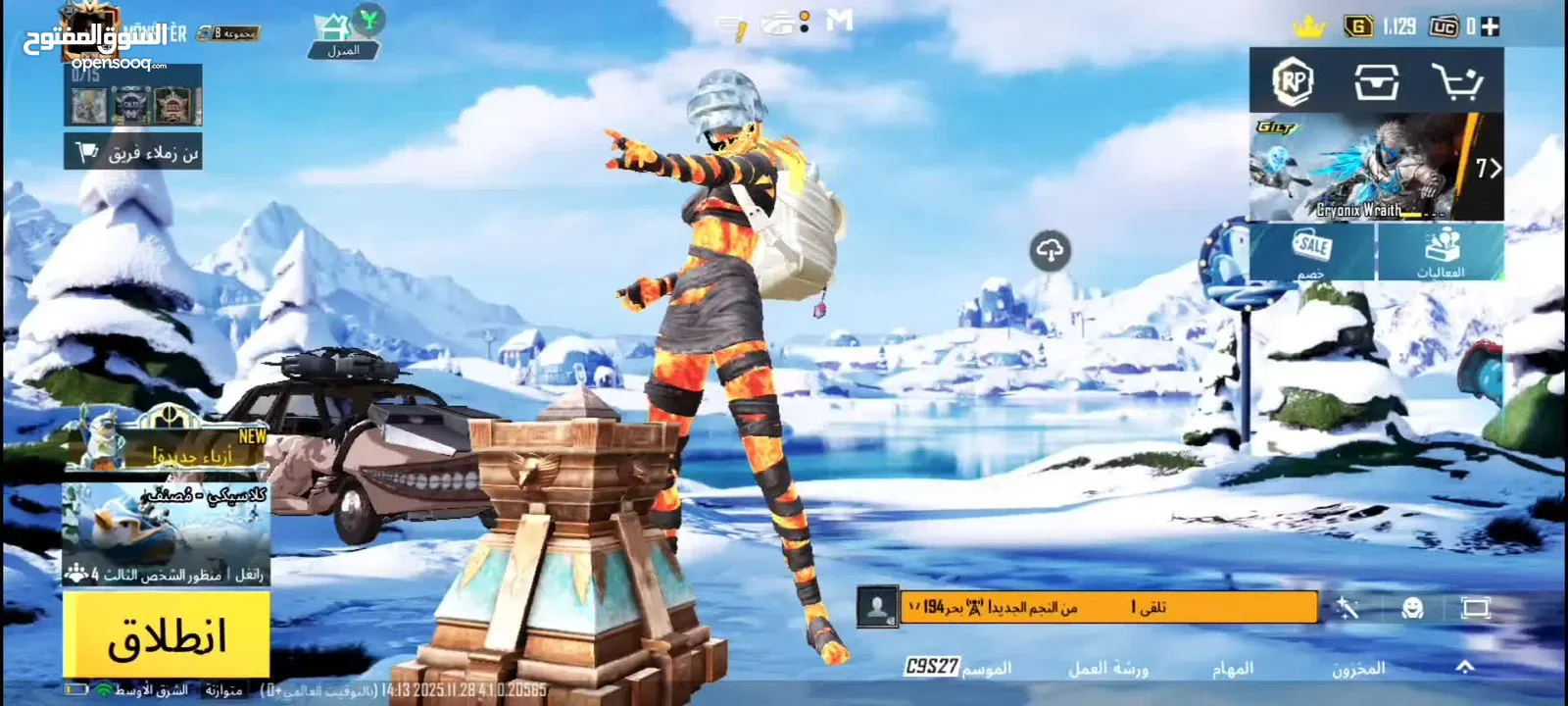This screenshot has height=706, width=1568.
Task: Tap the yellow انطلاق start button
Action: coord(167,635)
